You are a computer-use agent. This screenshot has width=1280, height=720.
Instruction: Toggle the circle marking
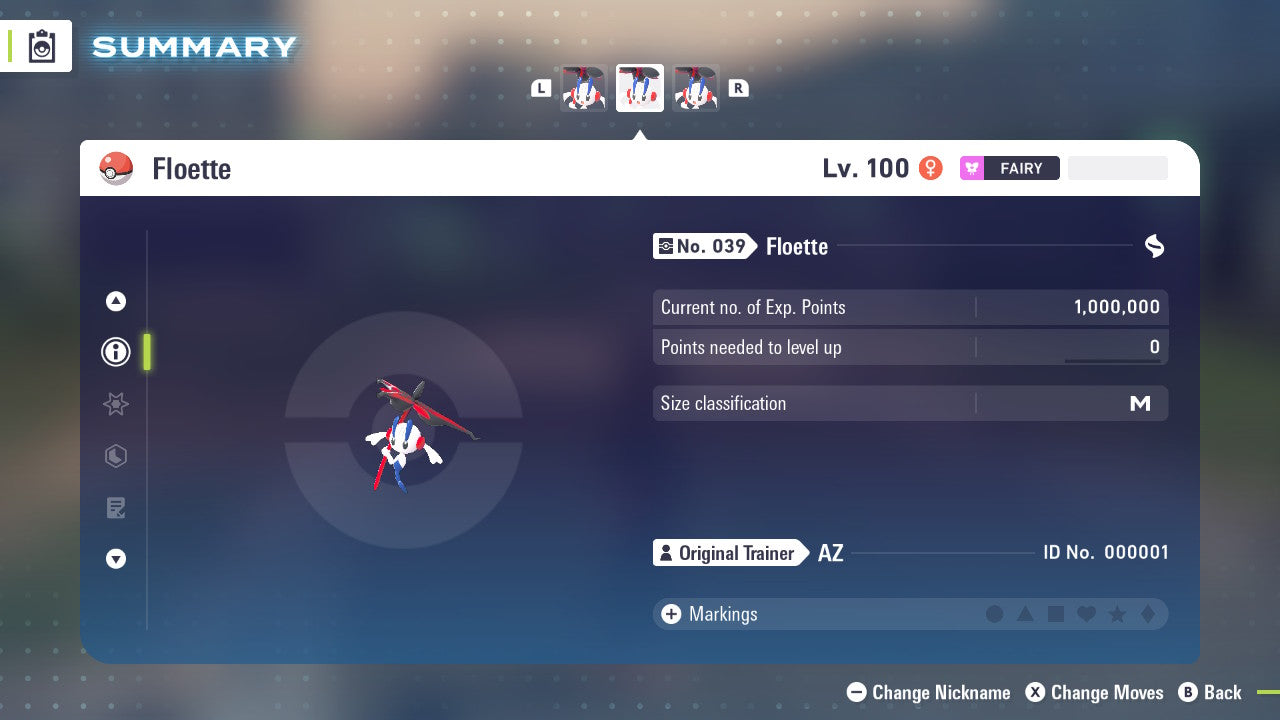pos(994,614)
